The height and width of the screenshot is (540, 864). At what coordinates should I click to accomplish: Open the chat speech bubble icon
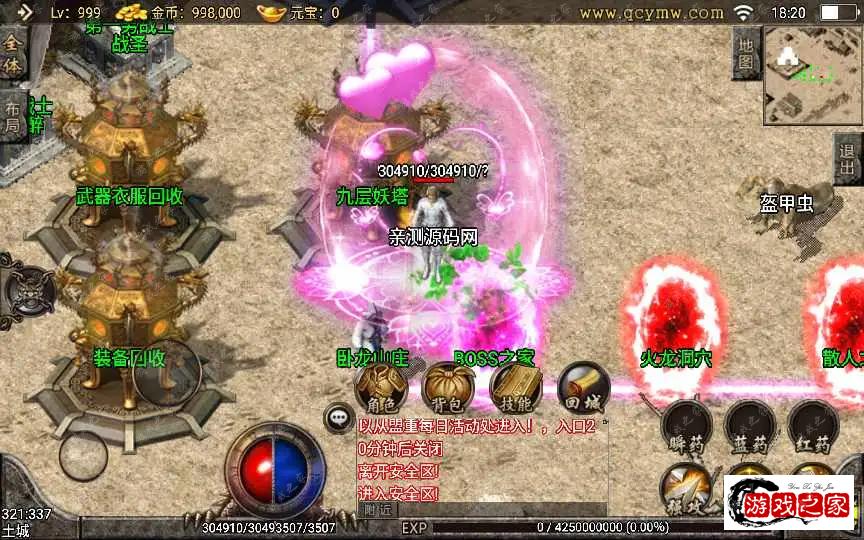coord(340,418)
